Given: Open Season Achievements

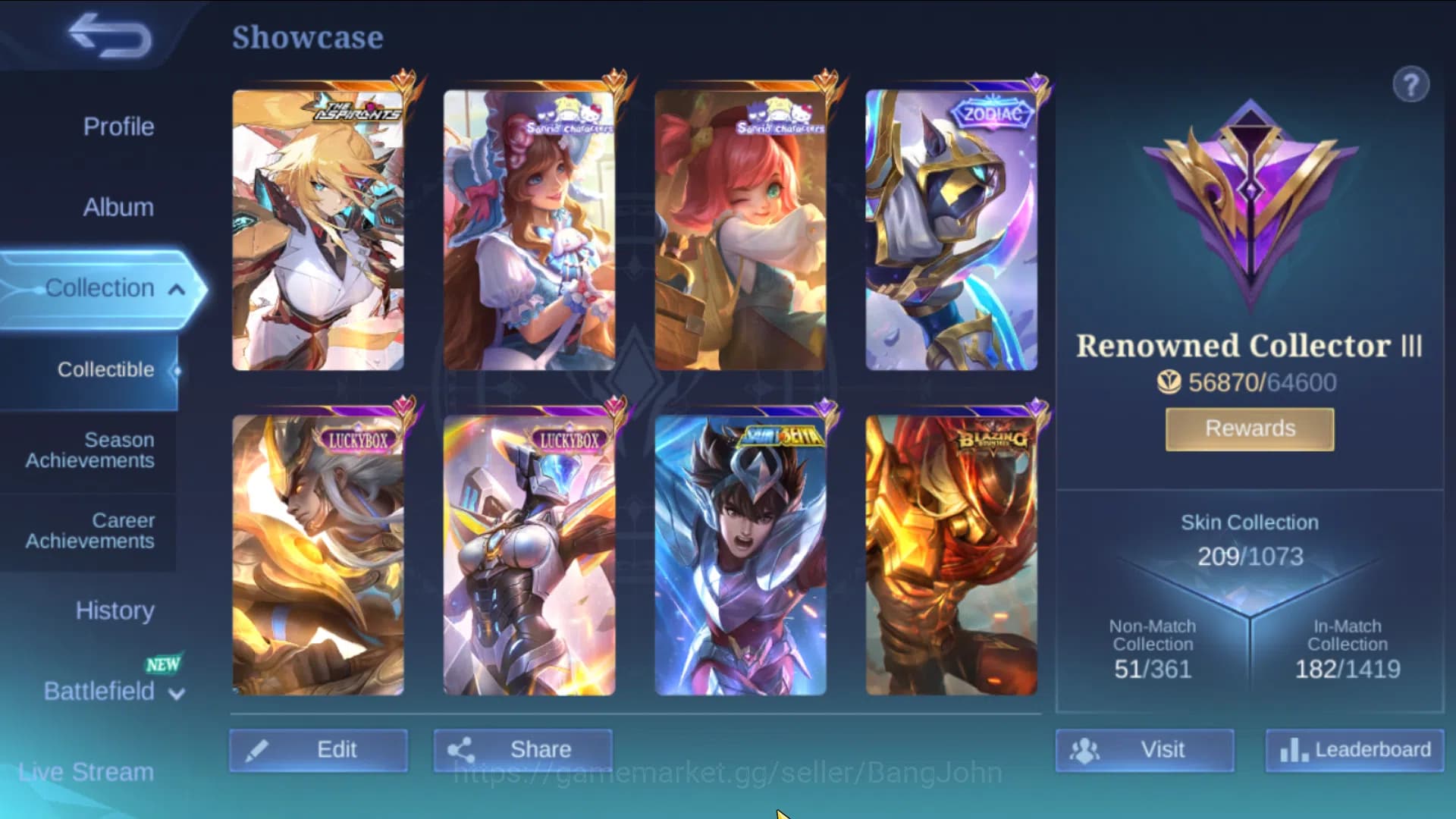Looking at the screenshot, I should 88,449.
